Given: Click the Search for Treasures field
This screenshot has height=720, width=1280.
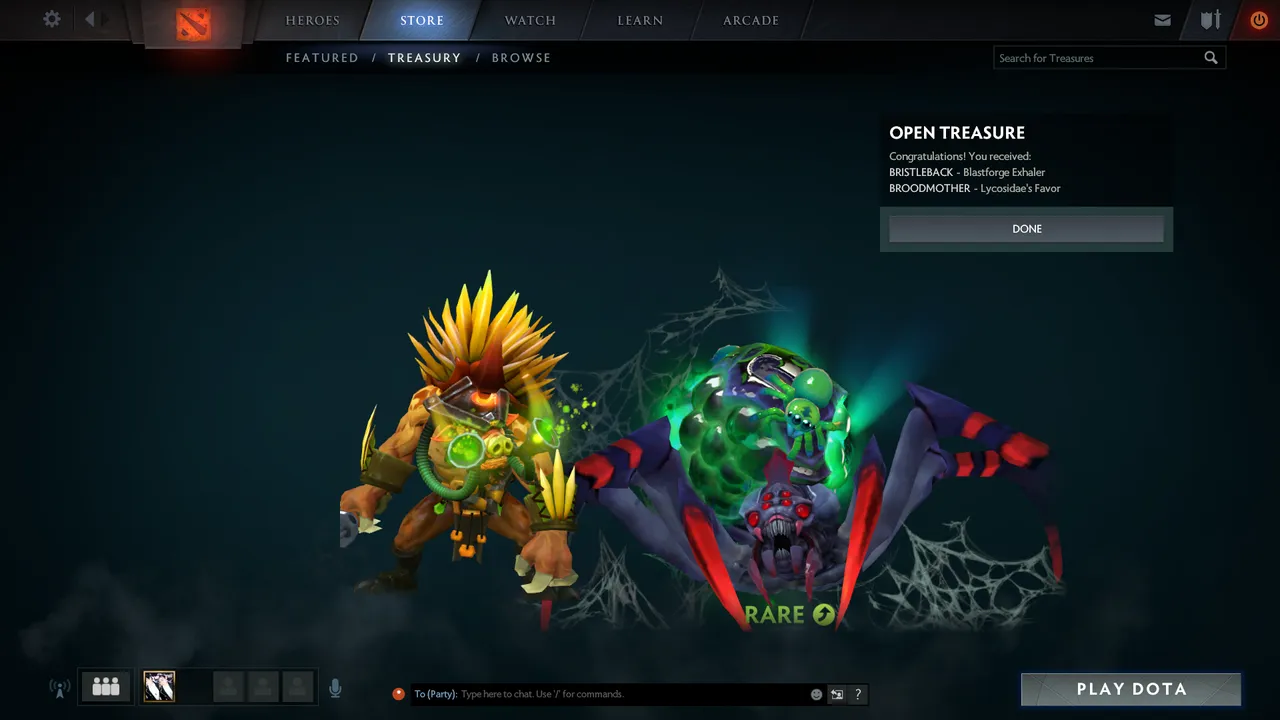Looking at the screenshot, I should point(1098,58).
